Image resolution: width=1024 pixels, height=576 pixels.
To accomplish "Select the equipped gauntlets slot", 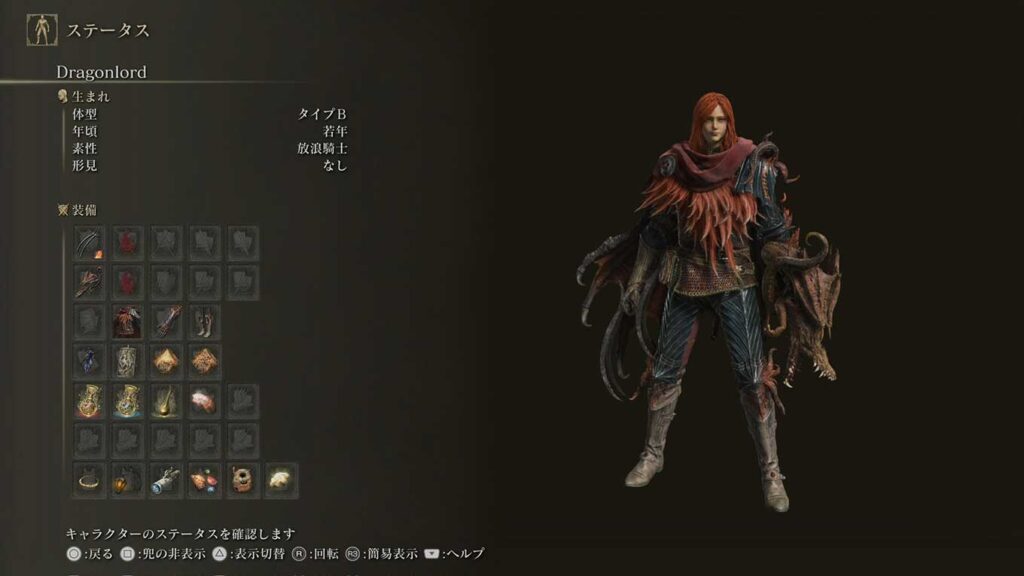I will [x=166, y=321].
